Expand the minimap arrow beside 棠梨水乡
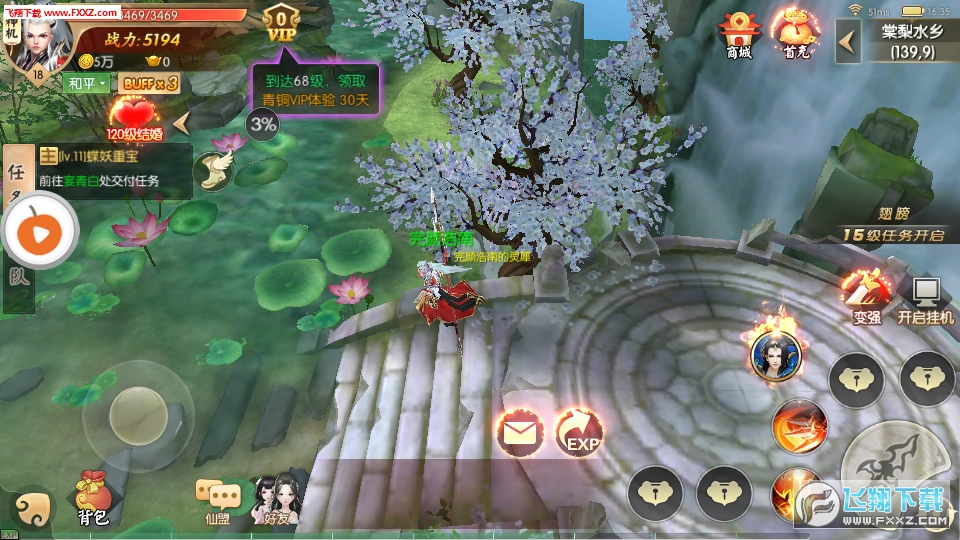Viewport: 960px width, 540px height. pos(848,41)
